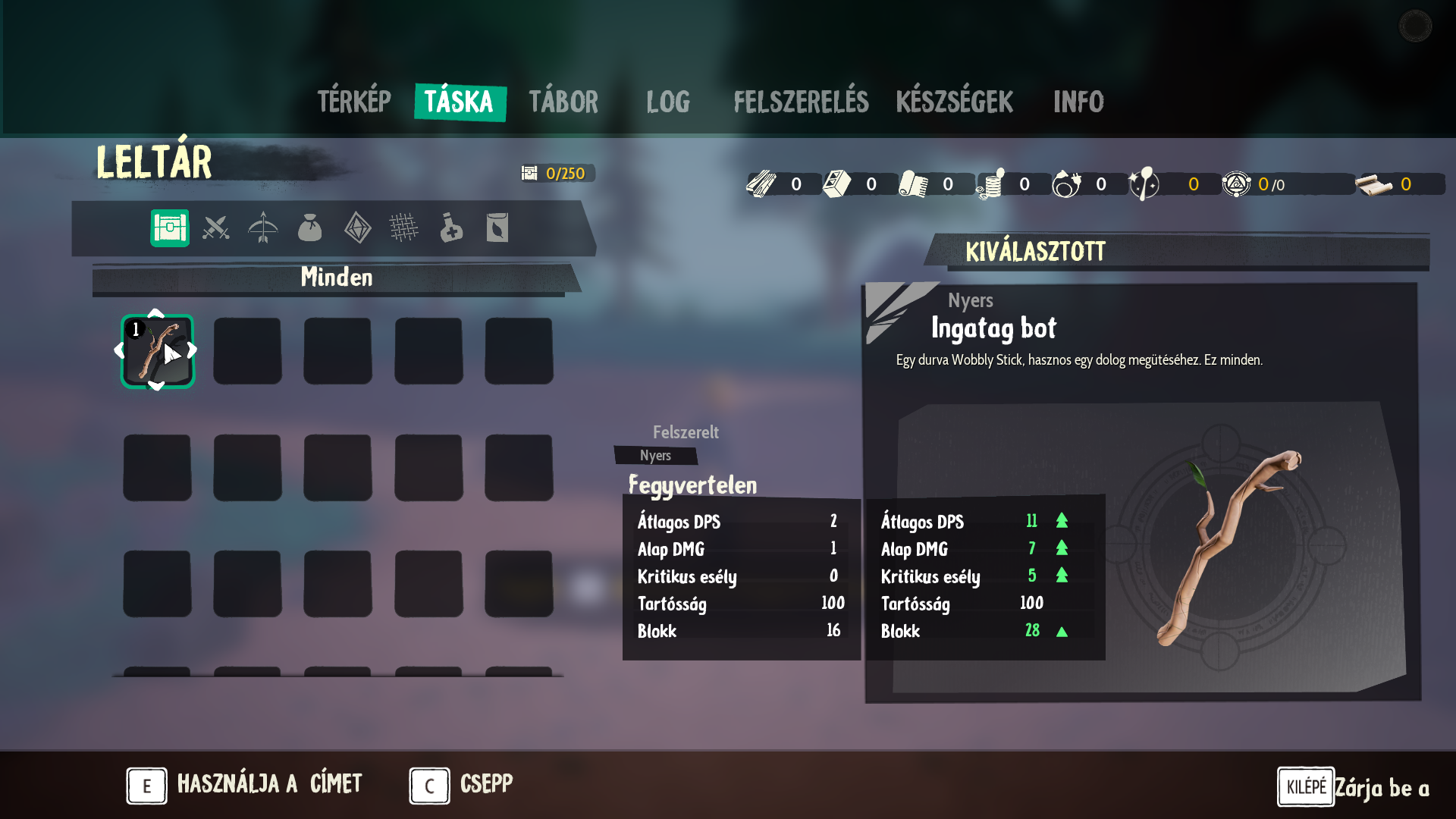
Task: Show the leaf scroll category filter
Action: coord(497,227)
